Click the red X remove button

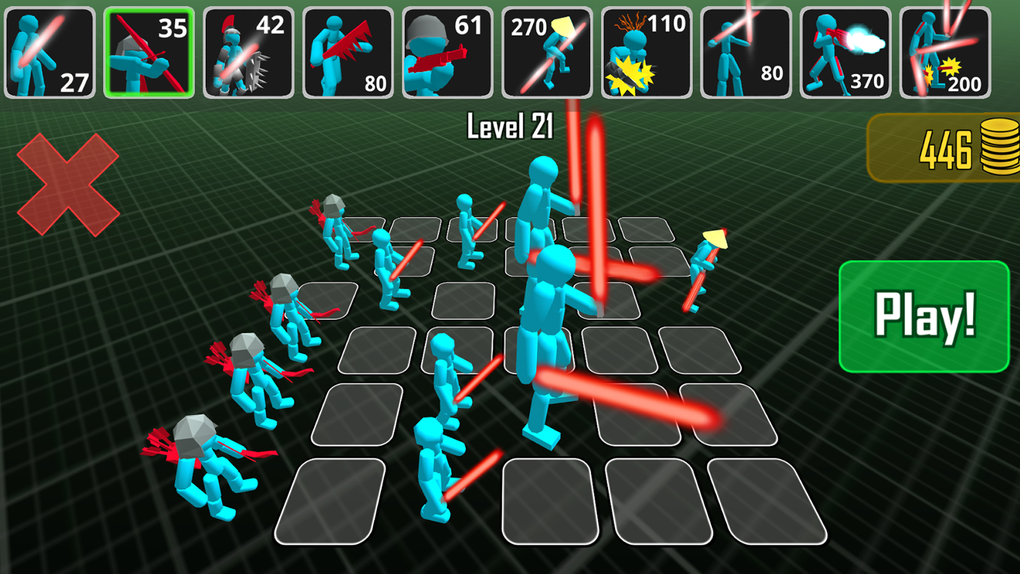(68, 185)
